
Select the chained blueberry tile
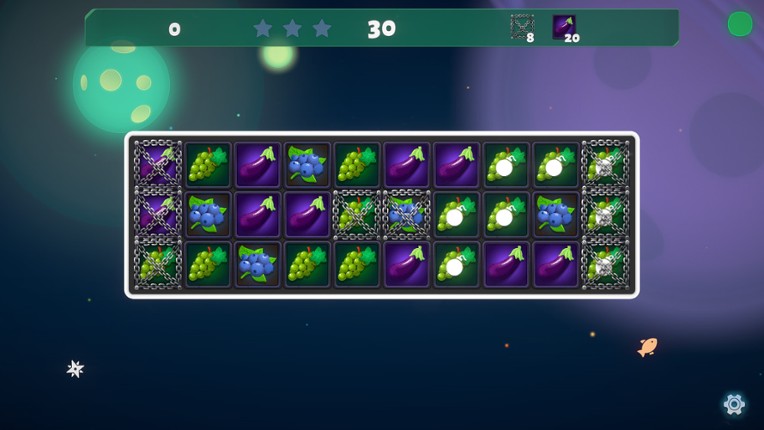[406, 214]
